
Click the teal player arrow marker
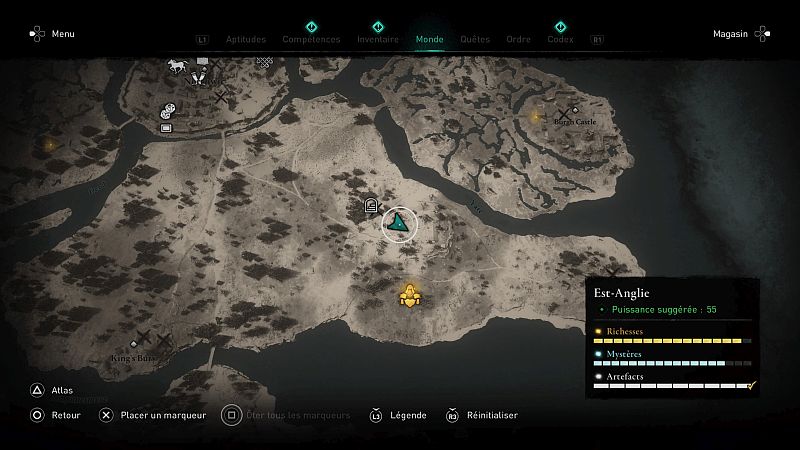click(x=399, y=222)
